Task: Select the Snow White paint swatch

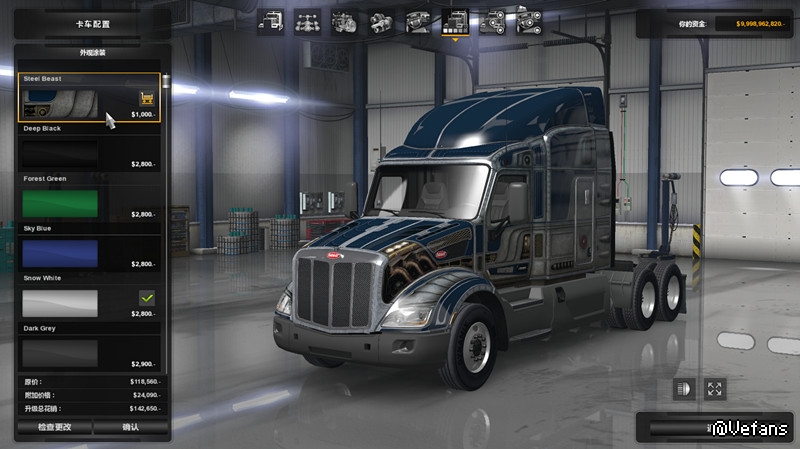Action: coord(61,303)
